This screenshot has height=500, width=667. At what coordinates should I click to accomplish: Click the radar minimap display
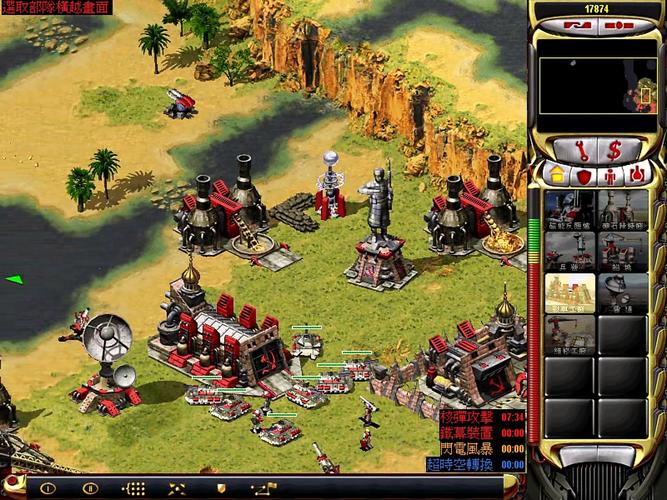point(598,84)
